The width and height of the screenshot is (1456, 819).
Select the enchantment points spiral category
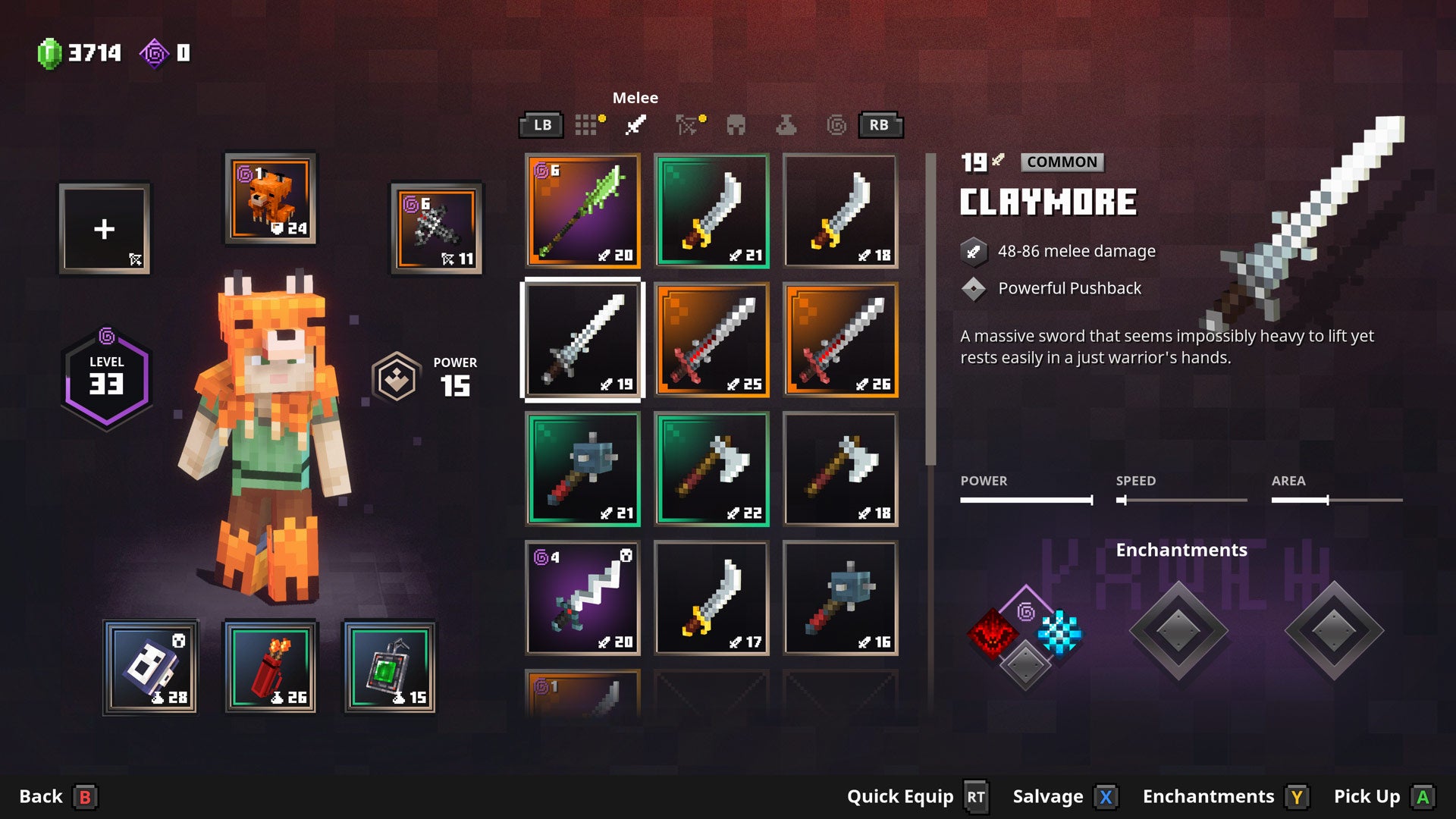click(838, 125)
